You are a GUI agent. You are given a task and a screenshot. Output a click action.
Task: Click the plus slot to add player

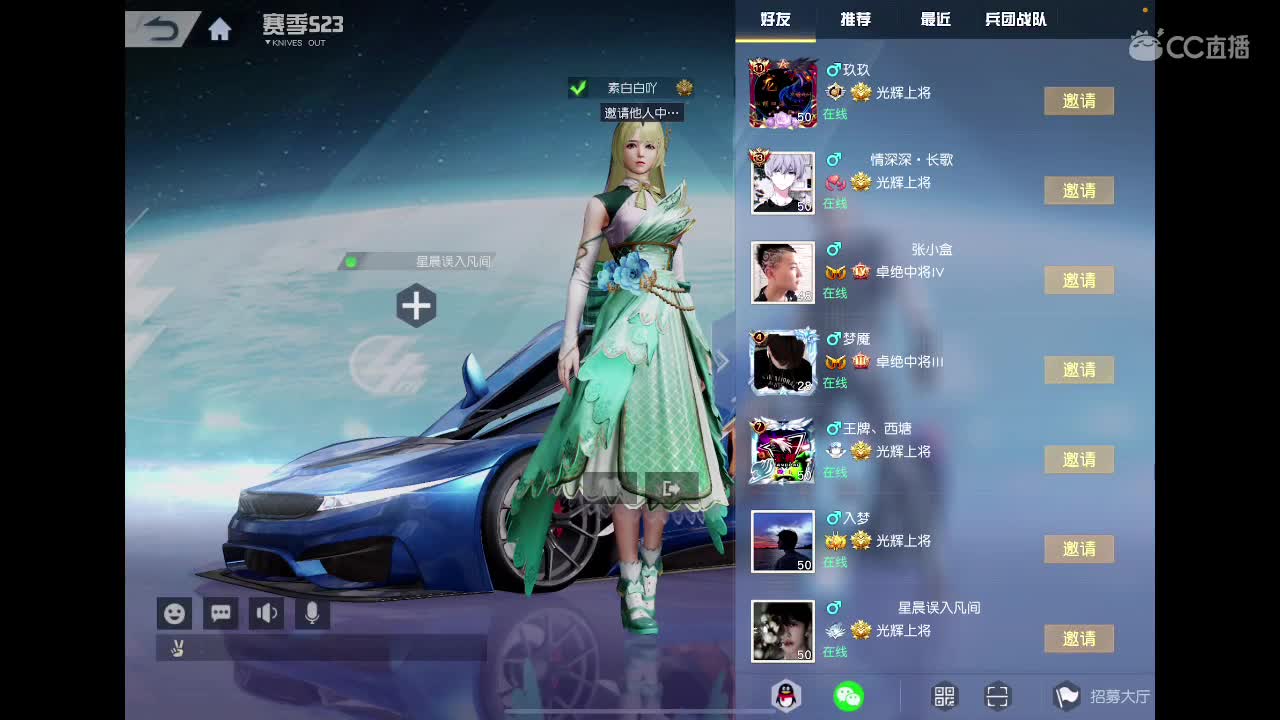(416, 306)
